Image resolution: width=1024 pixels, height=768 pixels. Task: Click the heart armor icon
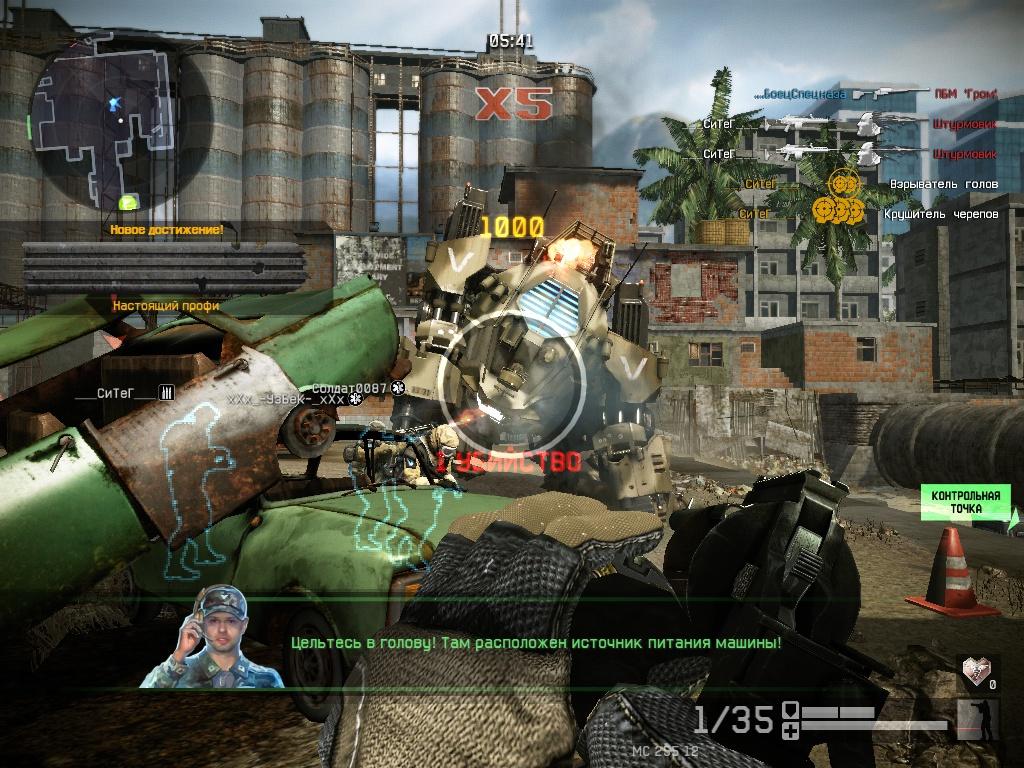(974, 670)
